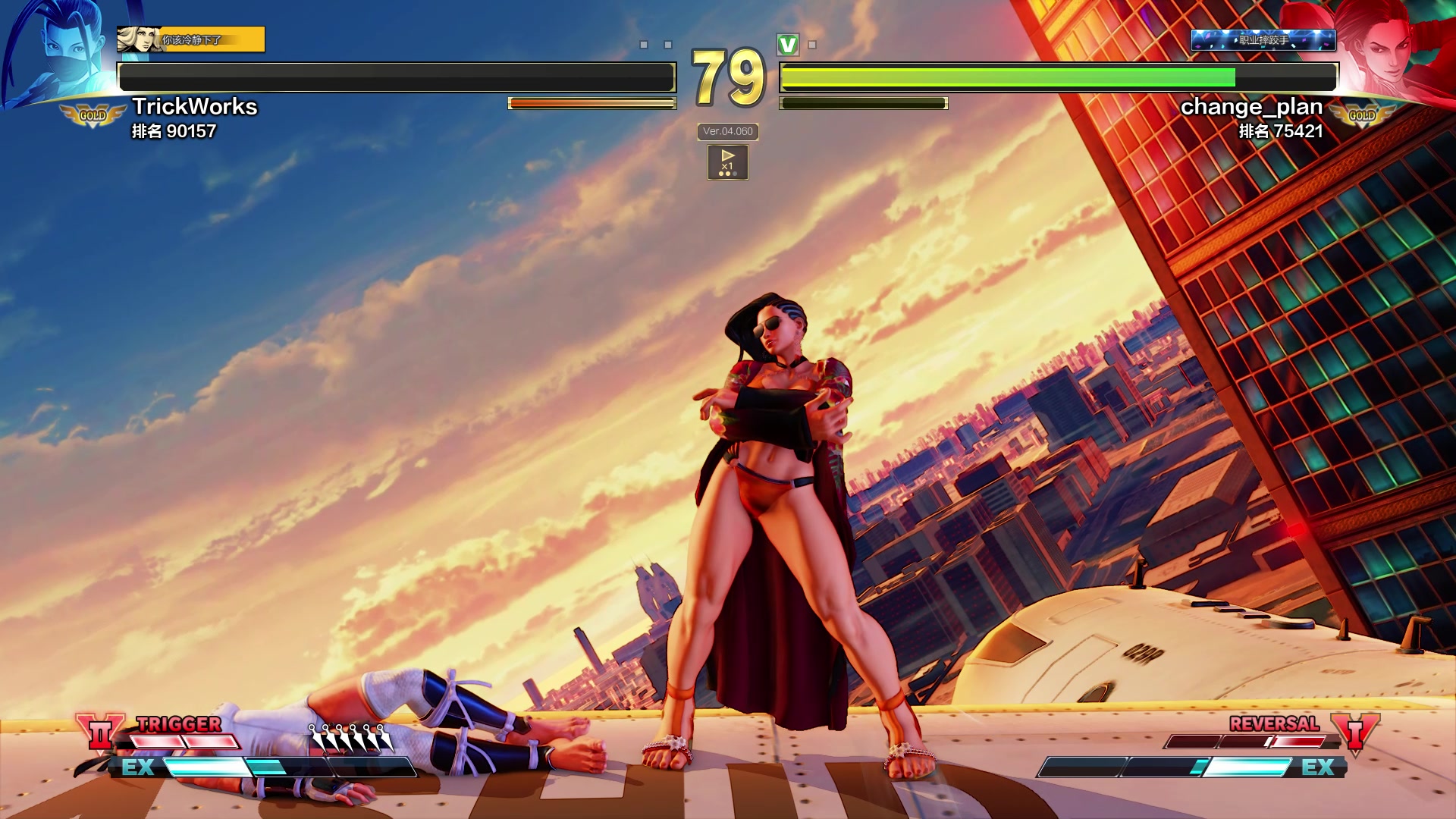
Task: Click the replay playback speed x1 icon
Action: pyautogui.click(x=727, y=162)
